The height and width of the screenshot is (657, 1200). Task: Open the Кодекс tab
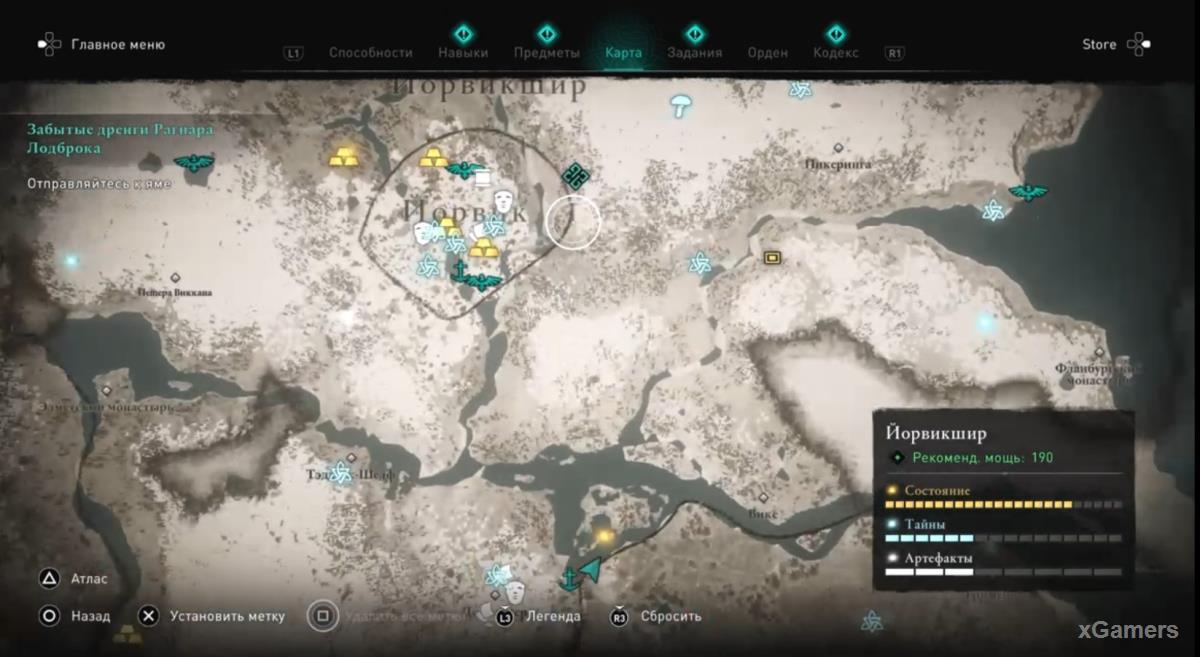[836, 53]
